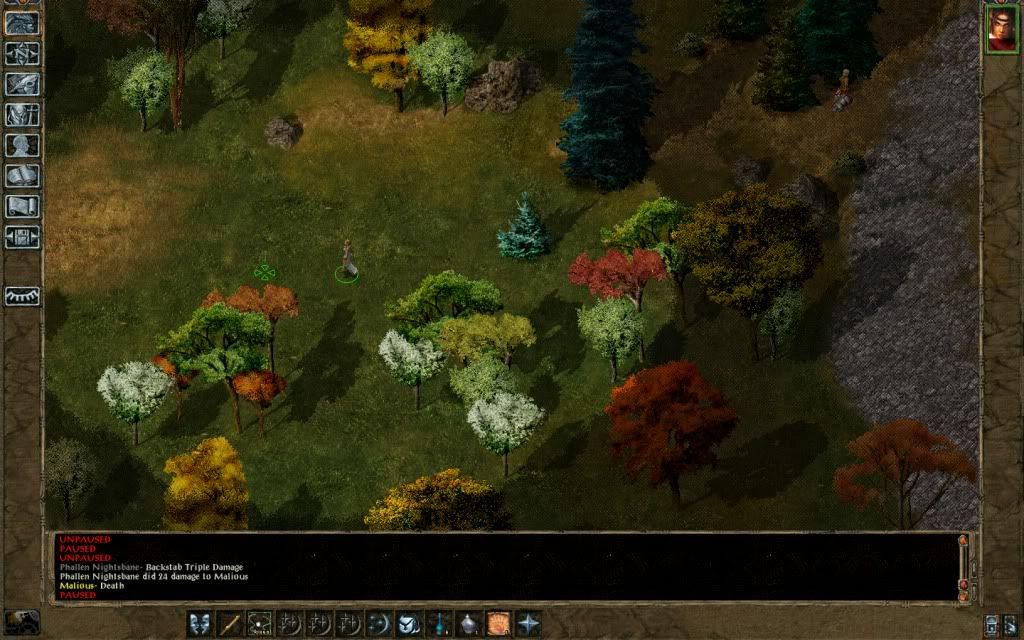Use the grey flask quick item

click(x=468, y=624)
